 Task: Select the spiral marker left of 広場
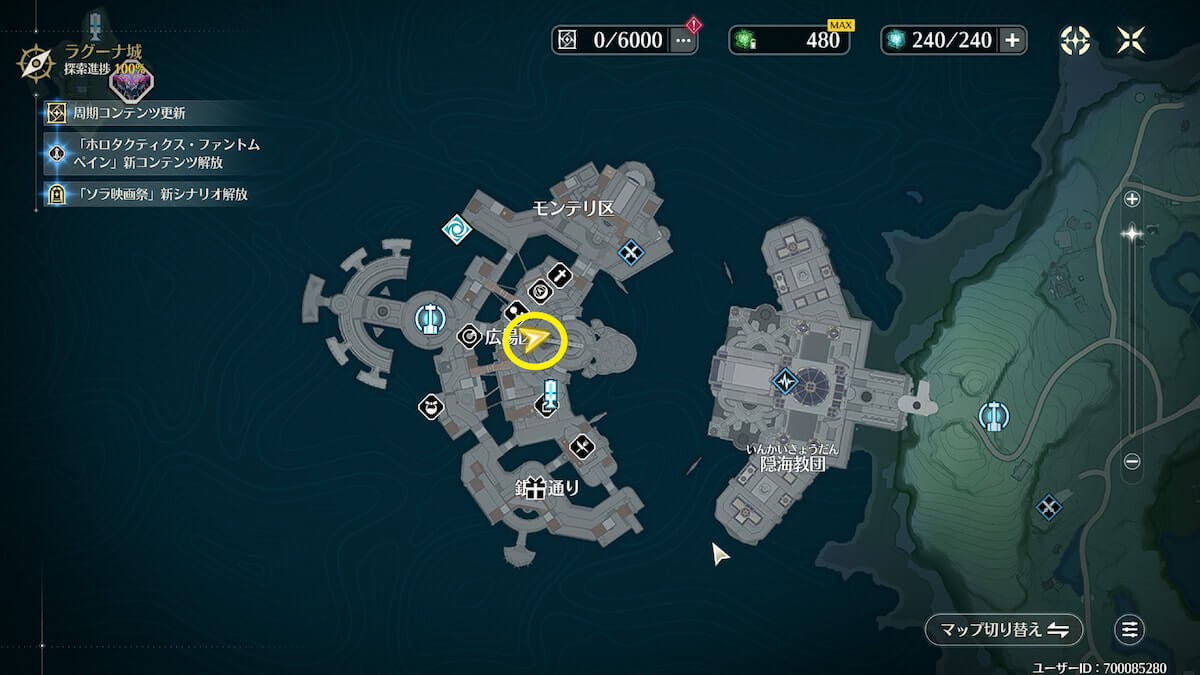[469, 337]
